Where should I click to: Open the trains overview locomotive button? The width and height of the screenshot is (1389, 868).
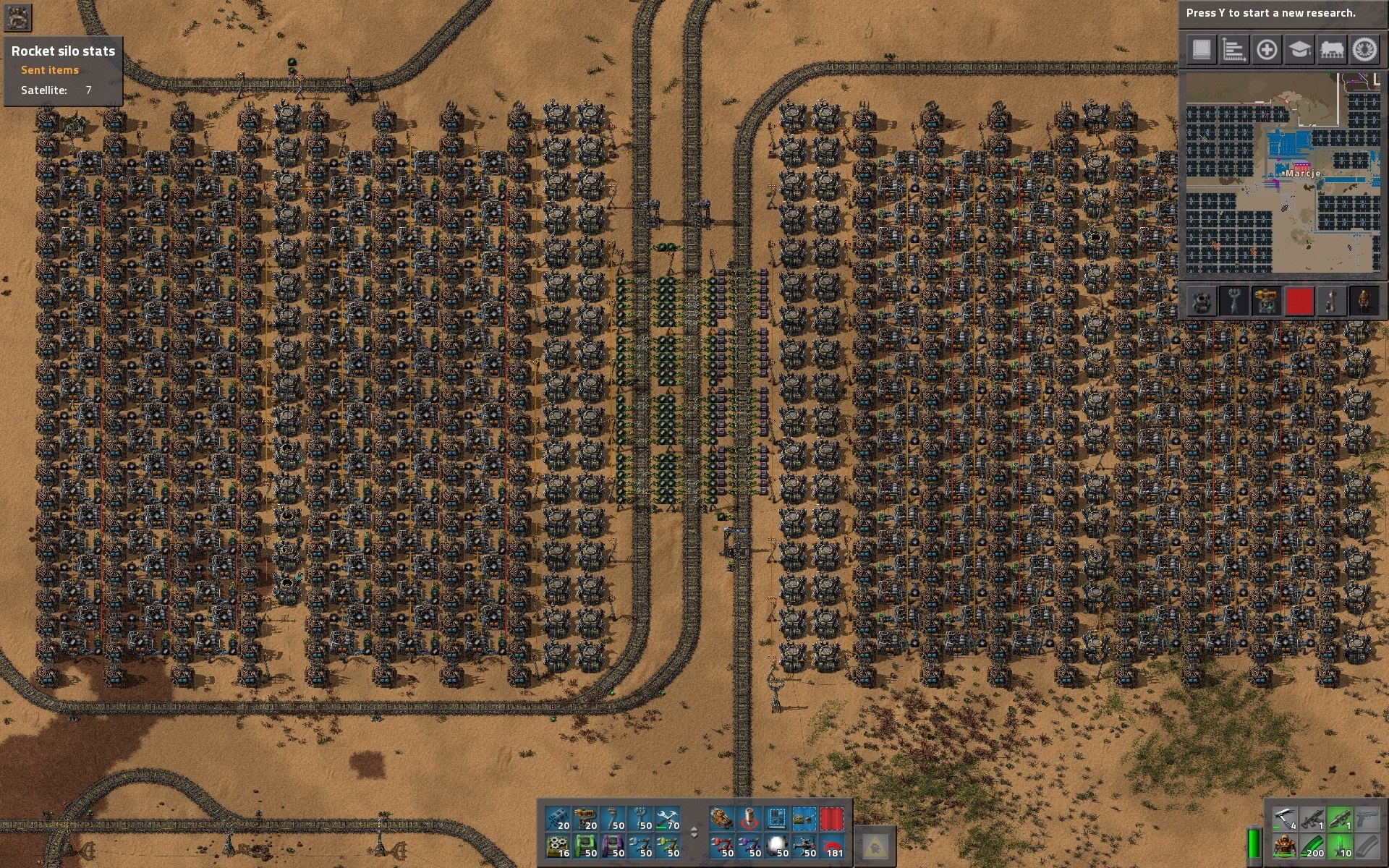(x=1332, y=50)
